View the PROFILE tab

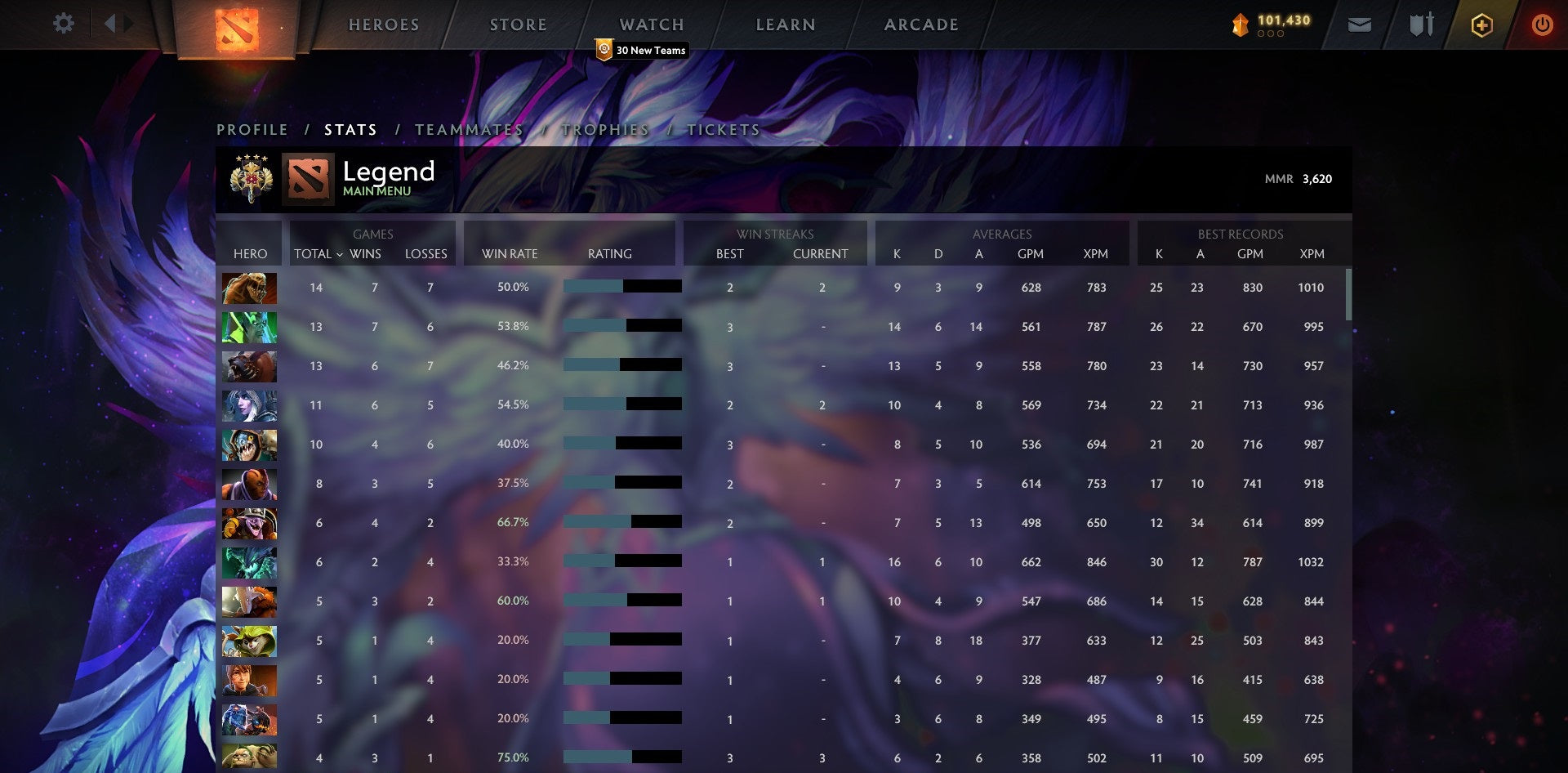252,129
